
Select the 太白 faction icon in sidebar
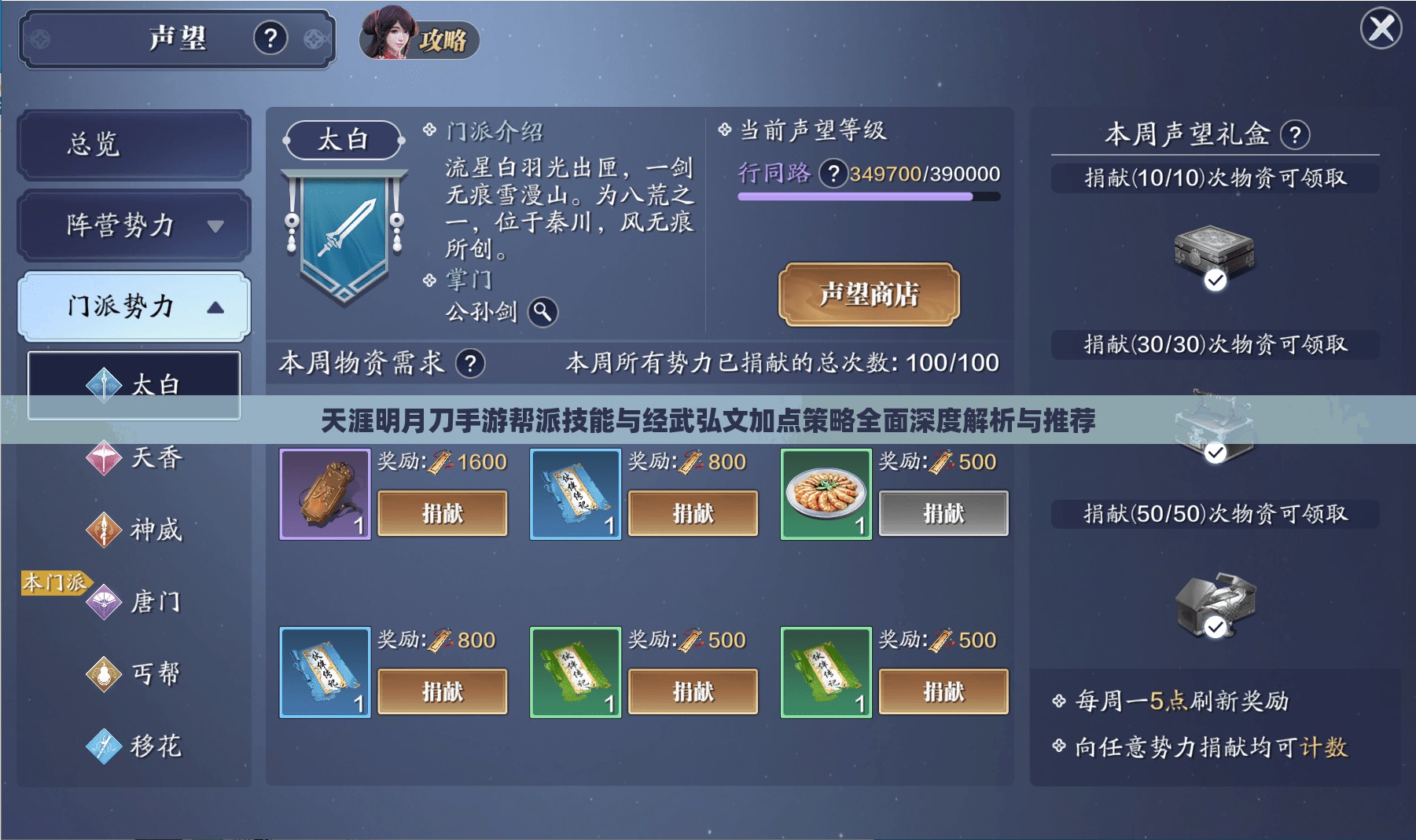tap(103, 384)
